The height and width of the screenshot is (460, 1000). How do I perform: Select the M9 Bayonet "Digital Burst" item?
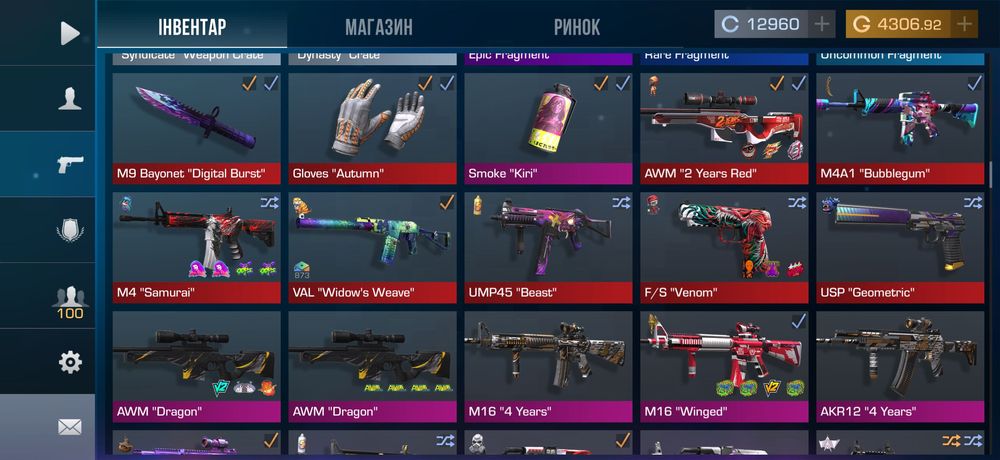[192, 128]
